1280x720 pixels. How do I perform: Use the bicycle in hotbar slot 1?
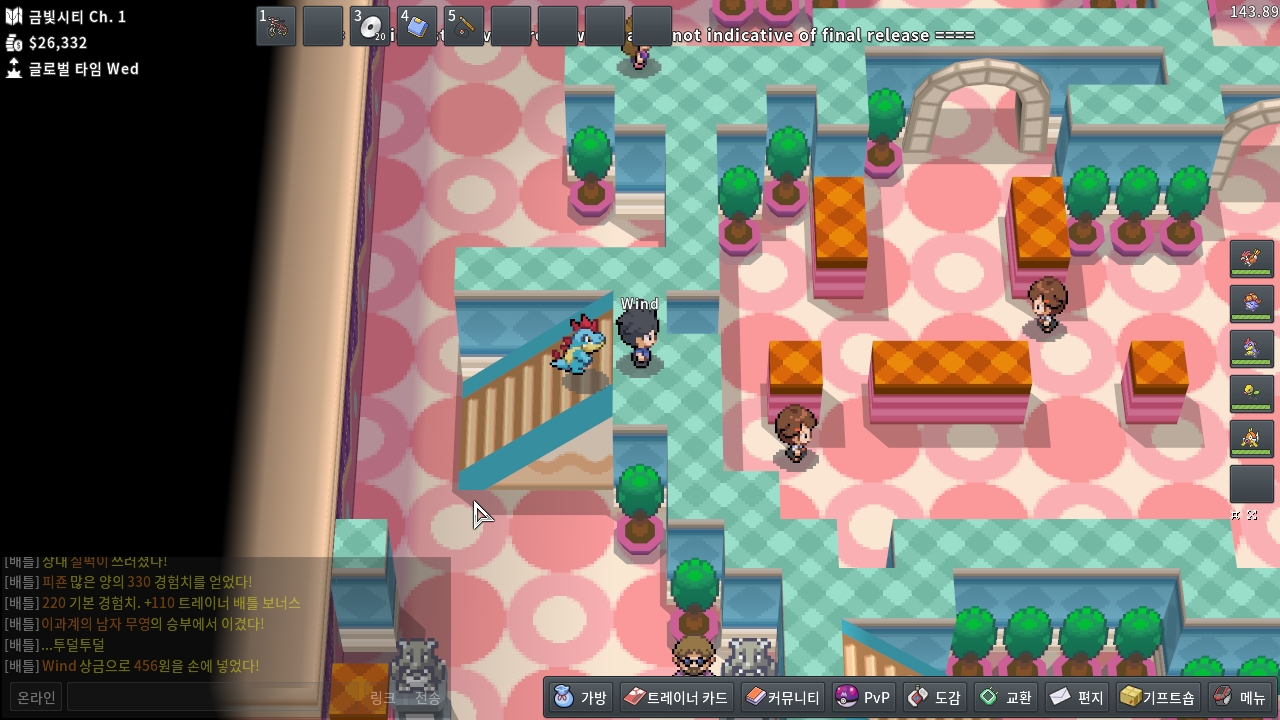[276, 26]
